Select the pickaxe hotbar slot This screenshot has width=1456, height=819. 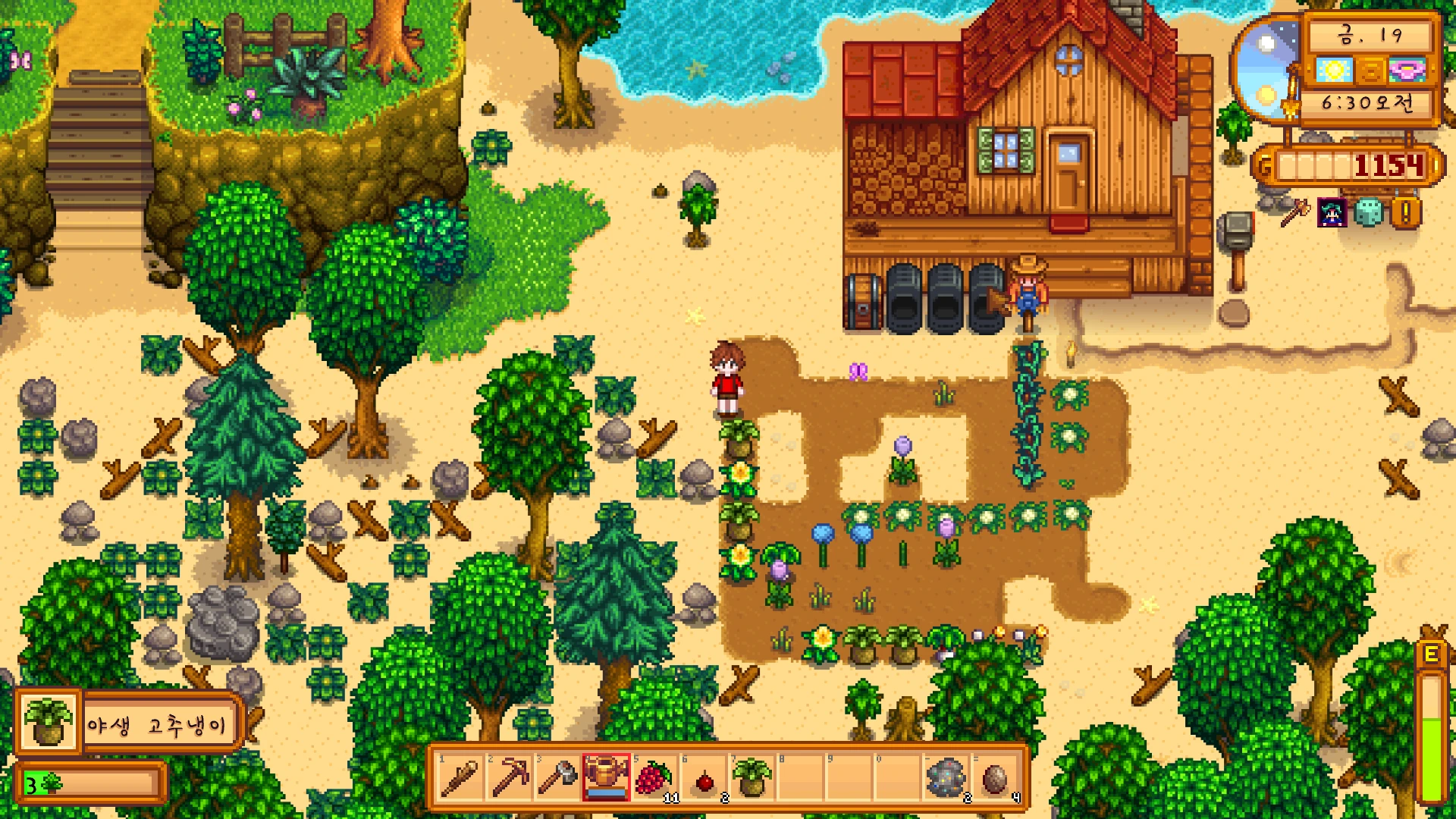pos(510,778)
